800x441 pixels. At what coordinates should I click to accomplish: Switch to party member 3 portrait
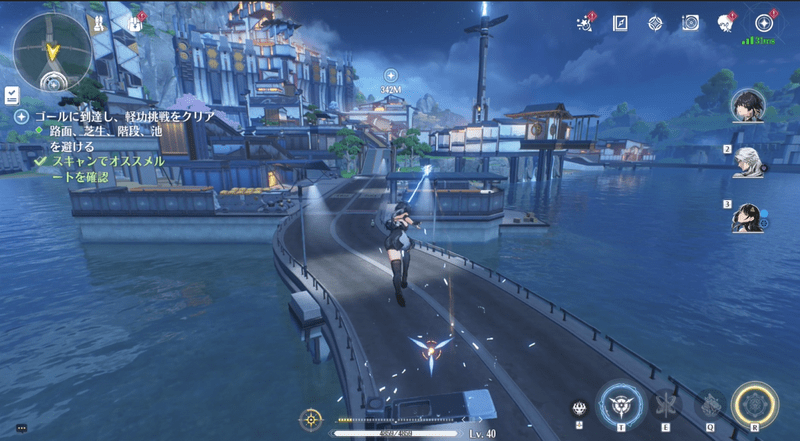click(748, 217)
